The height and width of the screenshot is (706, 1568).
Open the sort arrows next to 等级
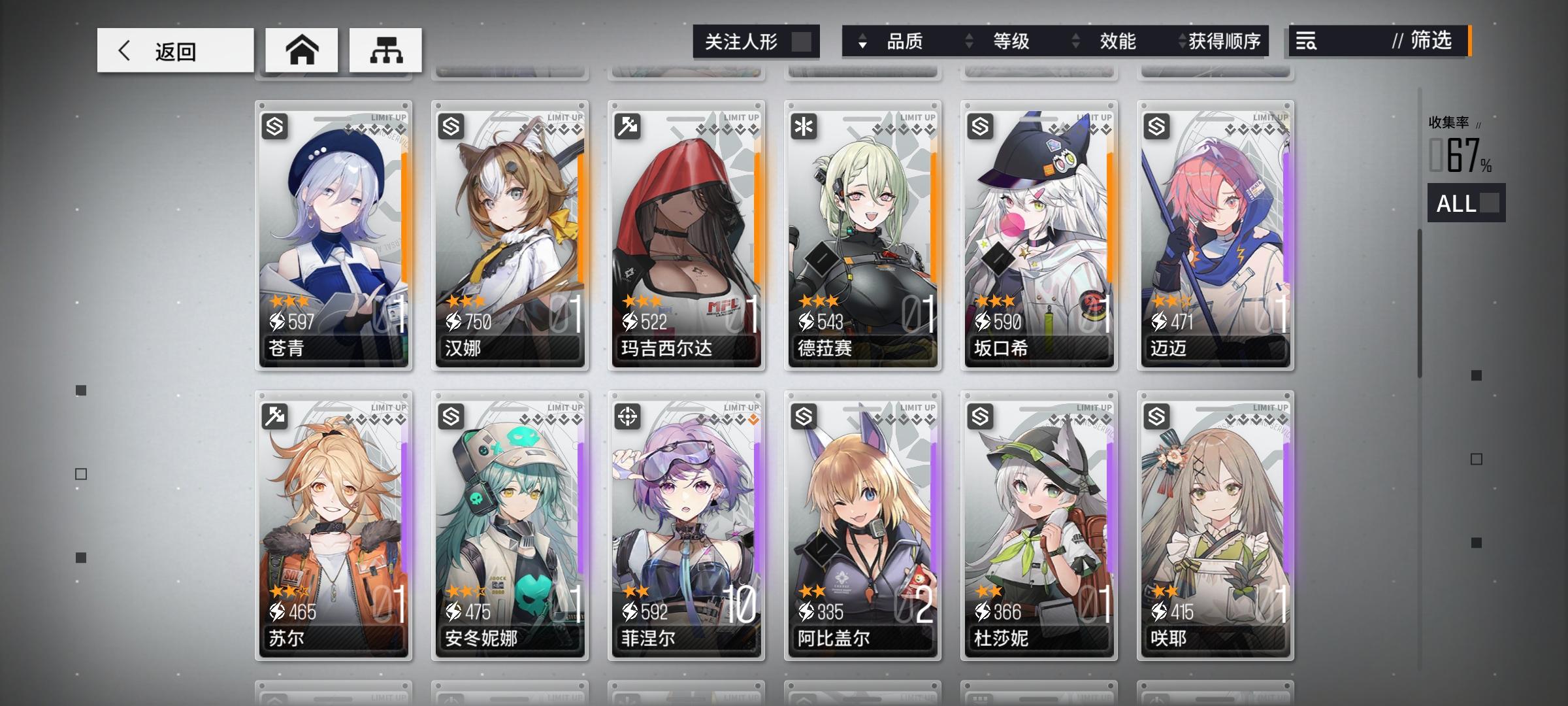point(968,42)
